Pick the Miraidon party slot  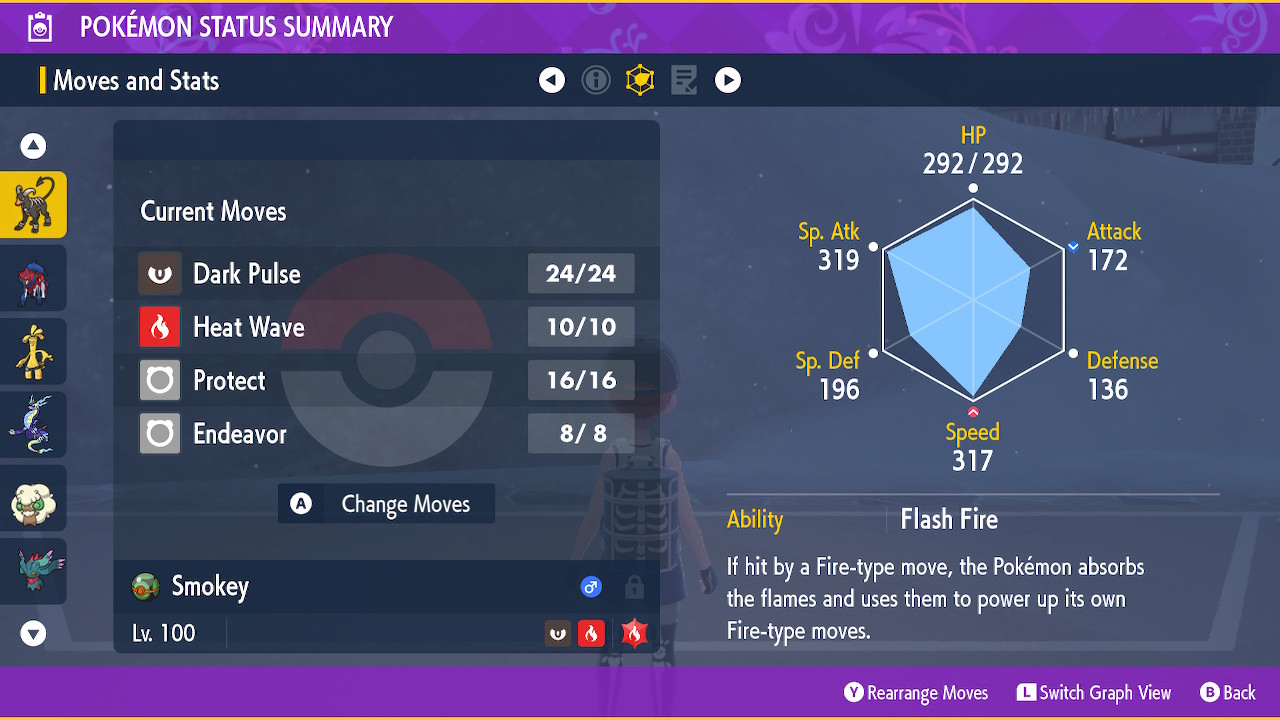[33, 425]
